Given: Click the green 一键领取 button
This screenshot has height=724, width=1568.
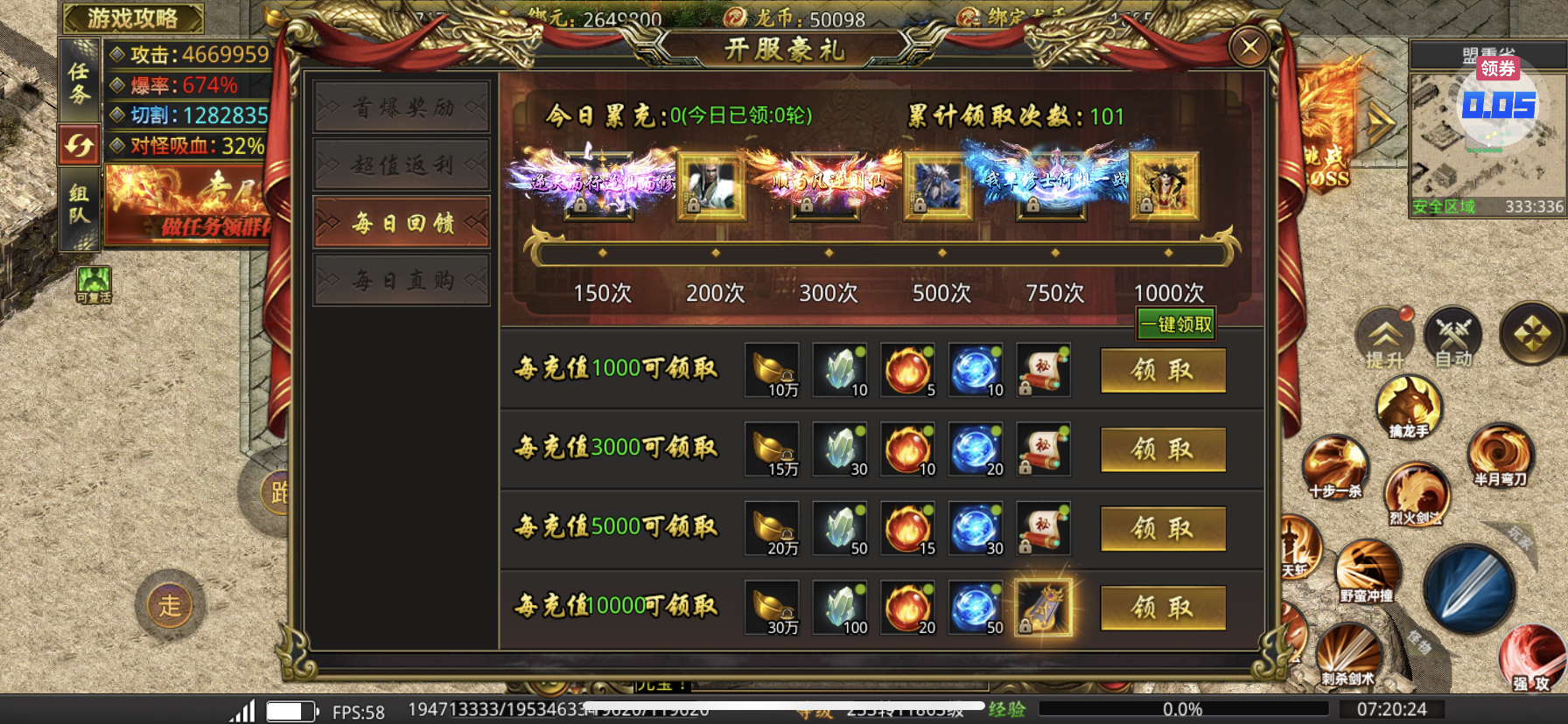Looking at the screenshot, I should [x=1176, y=324].
